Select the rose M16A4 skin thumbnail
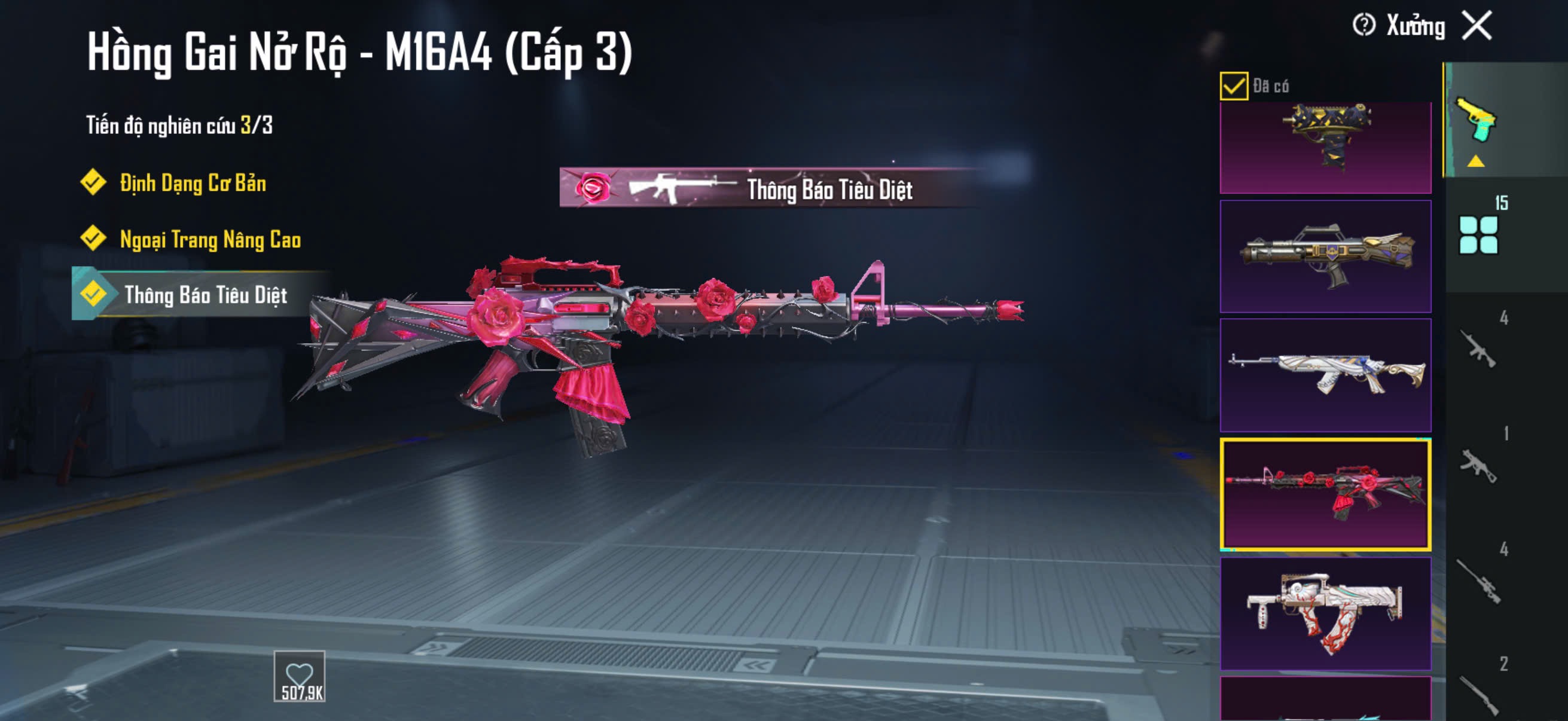This screenshot has width=1568, height=721. (x=1325, y=494)
